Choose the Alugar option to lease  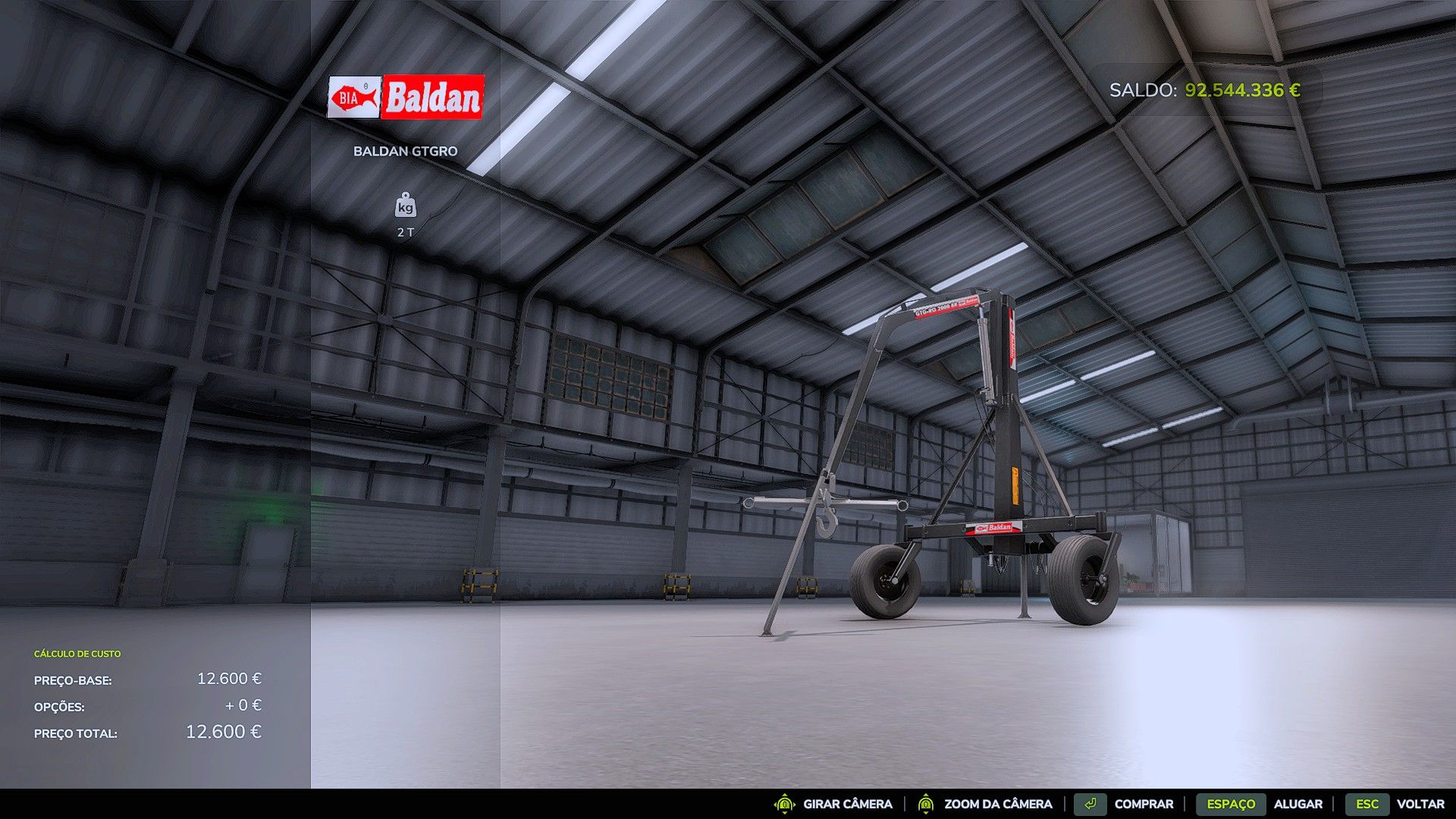tap(1298, 804)
